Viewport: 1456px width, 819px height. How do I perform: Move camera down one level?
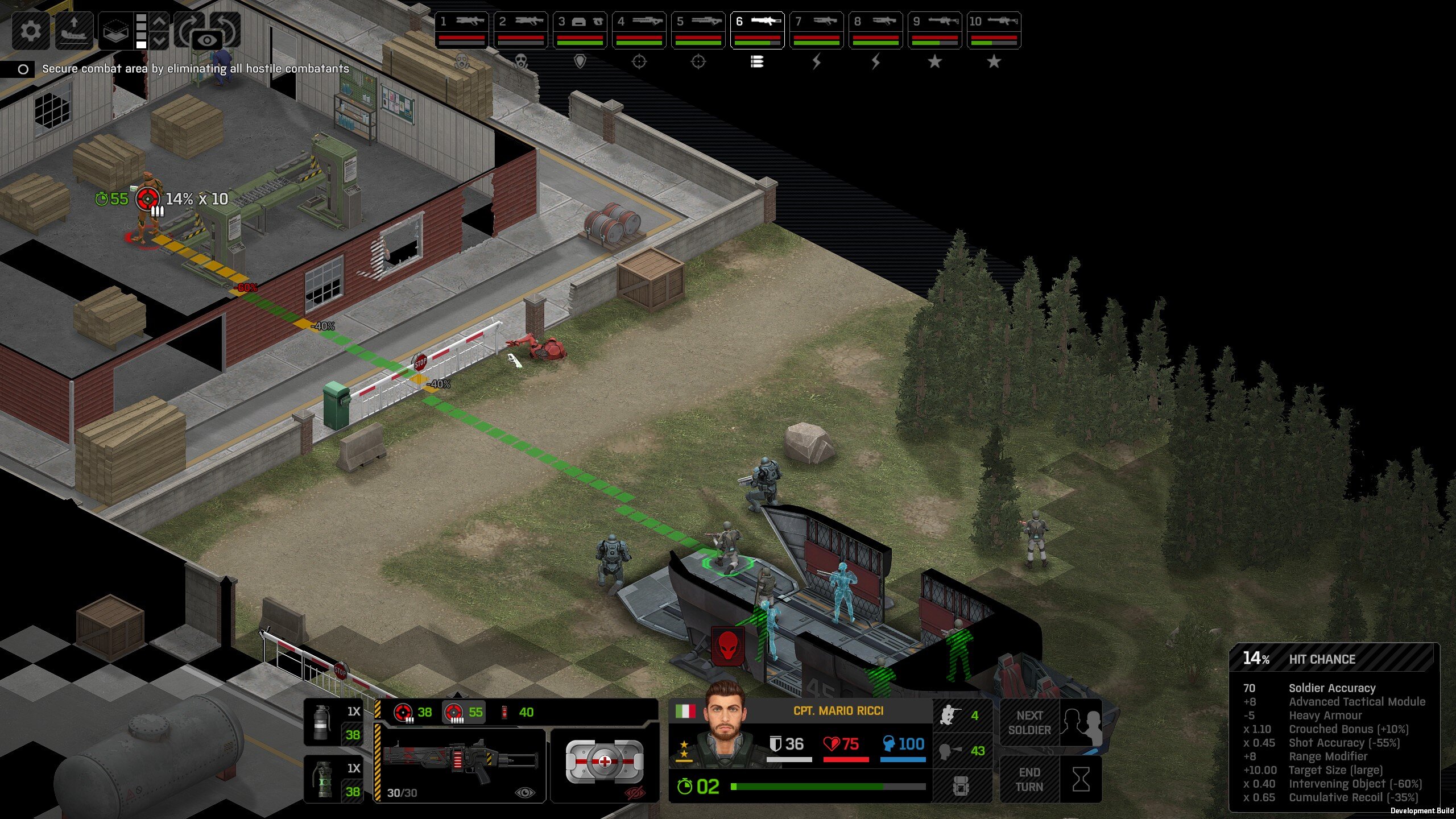click(x=160, y=40)
